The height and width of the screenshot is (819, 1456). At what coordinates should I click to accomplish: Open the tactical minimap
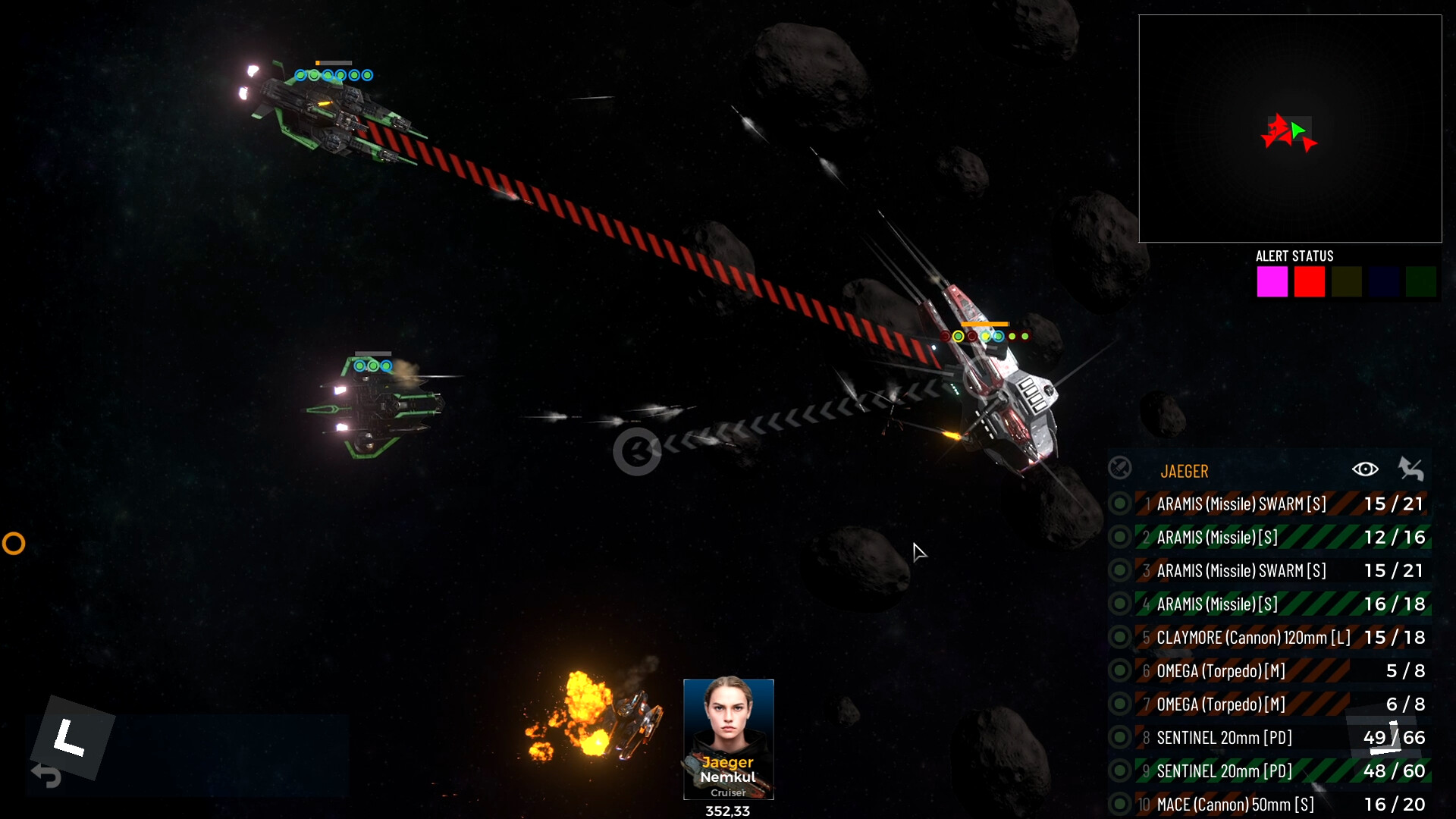click(x=1289, y=129)
